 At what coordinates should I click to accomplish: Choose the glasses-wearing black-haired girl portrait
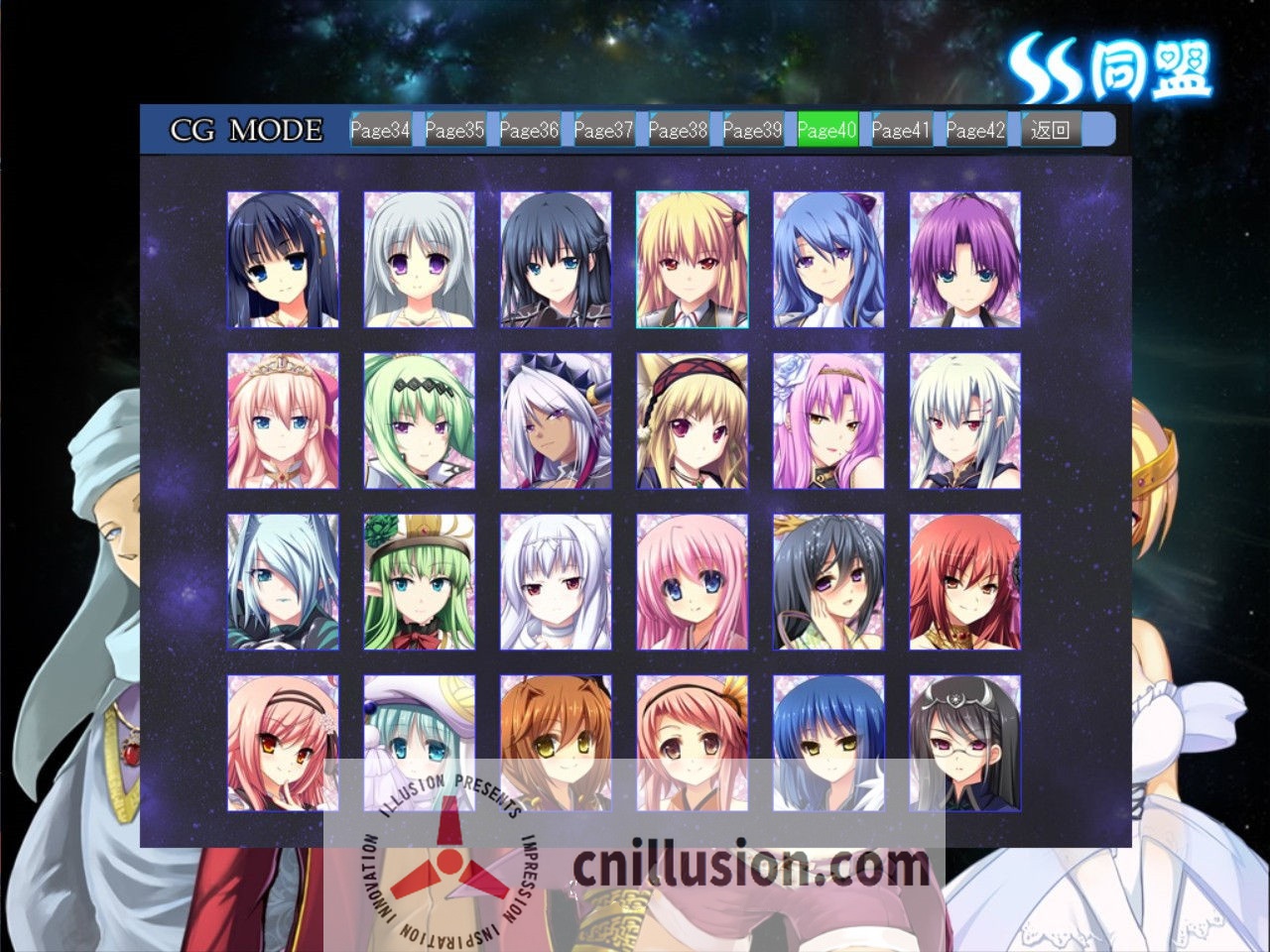click(x=964, y=743)
